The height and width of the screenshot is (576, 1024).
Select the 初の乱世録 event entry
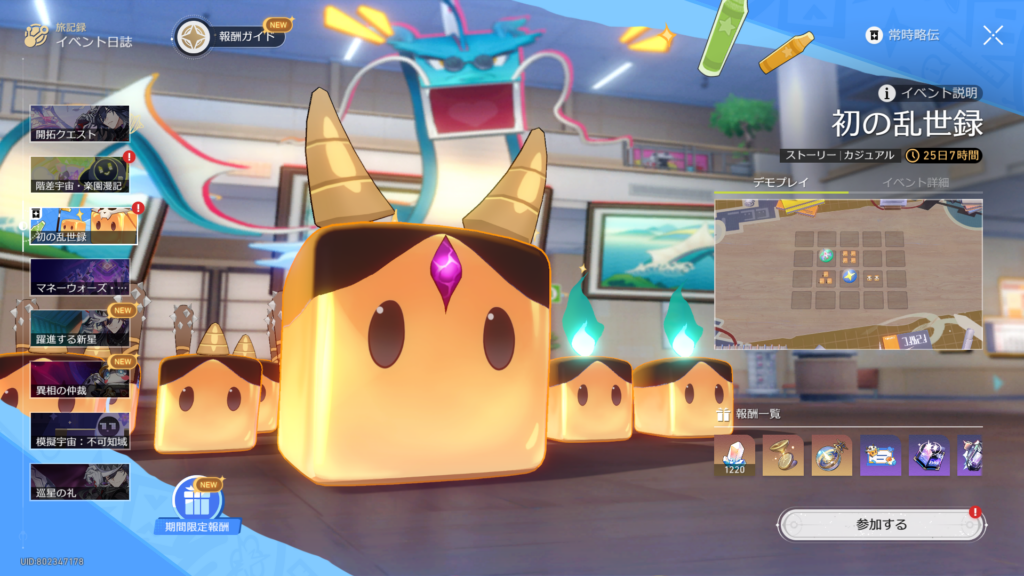80,226
